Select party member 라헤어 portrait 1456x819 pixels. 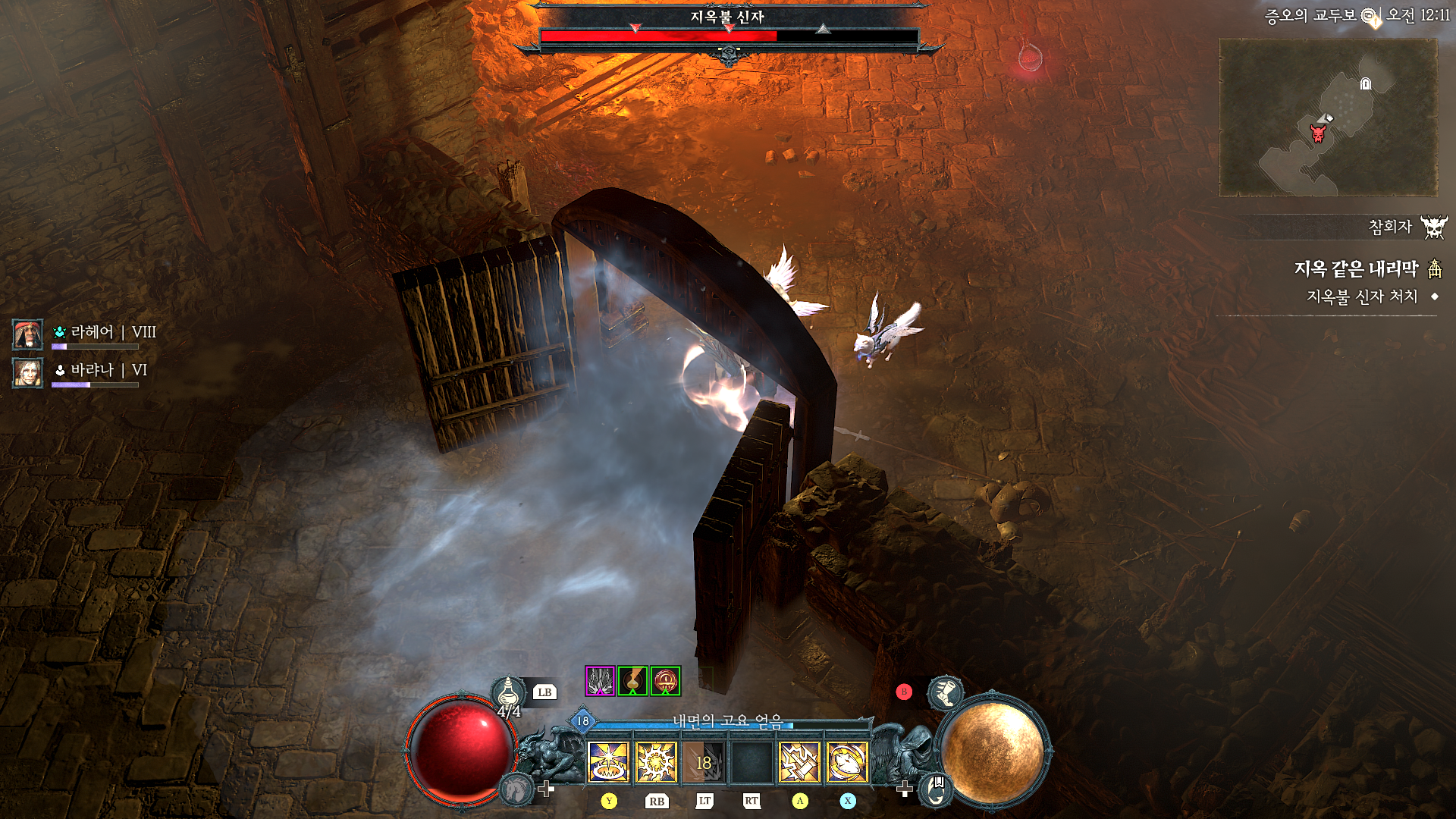(x=27, y=334)
